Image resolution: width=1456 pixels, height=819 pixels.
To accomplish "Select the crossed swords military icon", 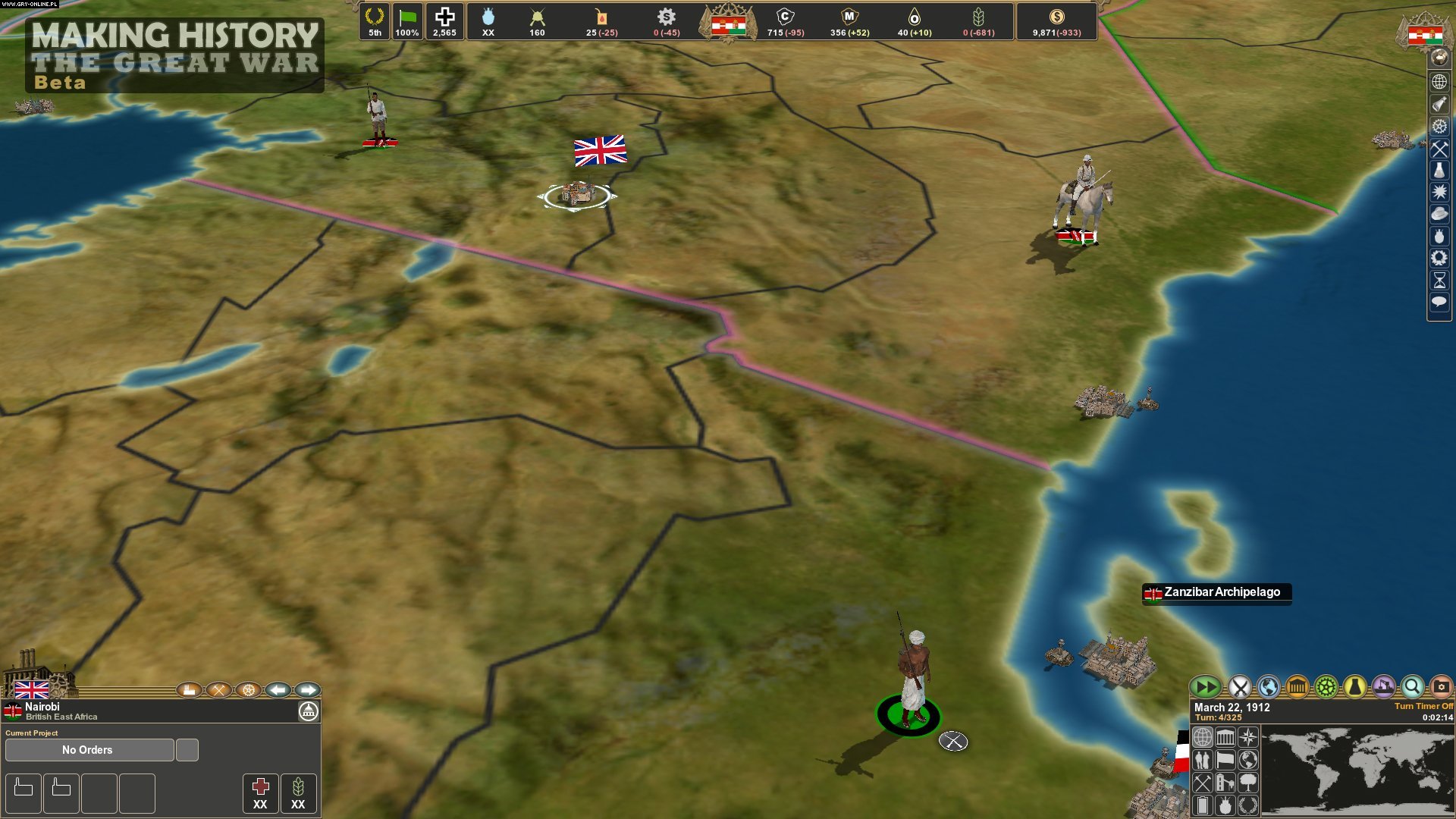I will click(1239, 688).
